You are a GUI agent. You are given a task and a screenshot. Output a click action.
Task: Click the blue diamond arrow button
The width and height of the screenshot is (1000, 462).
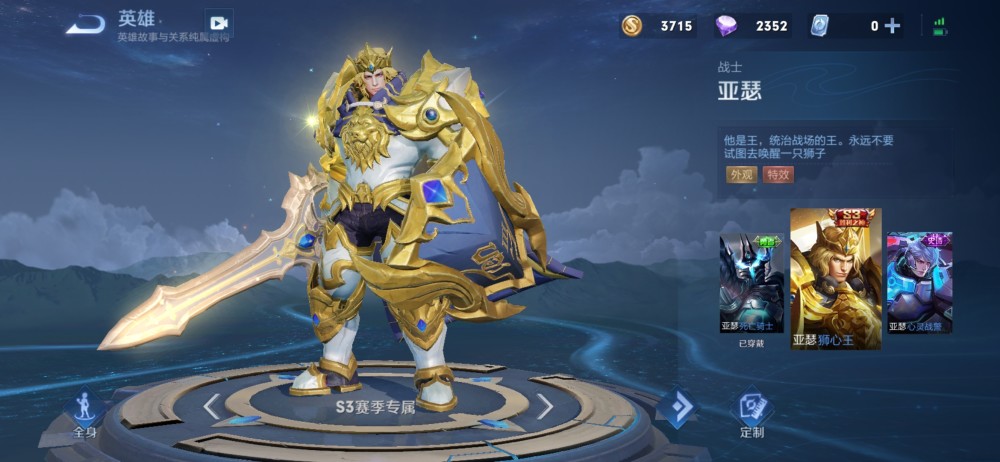(677, 408)
